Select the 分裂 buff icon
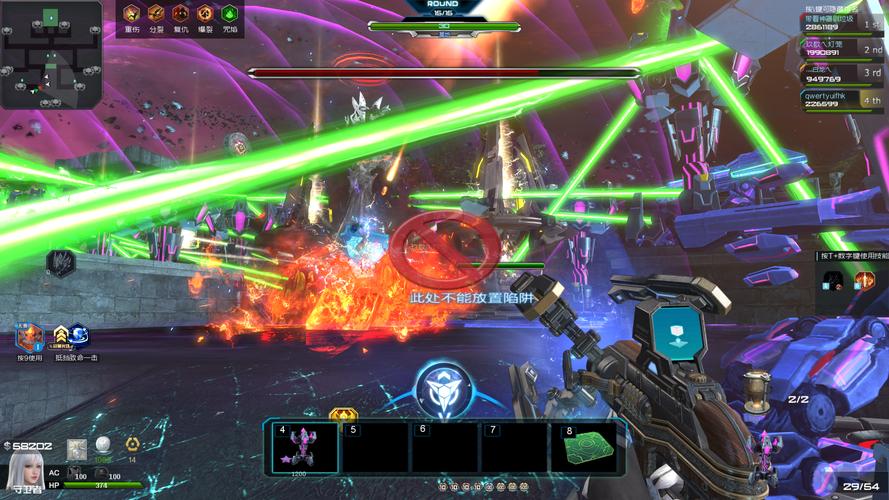The image size is (889, 500). (156, 14)
